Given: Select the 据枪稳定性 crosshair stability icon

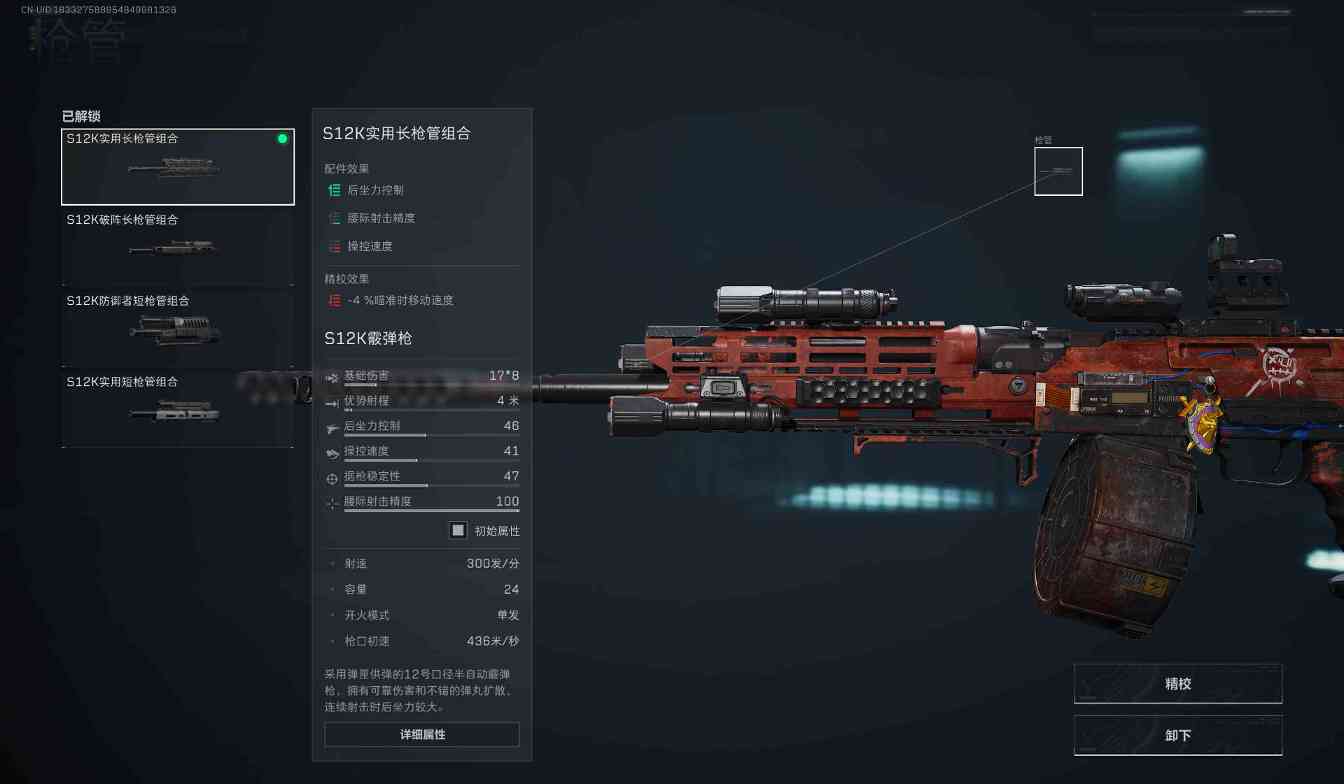Looking at the screenshot, I should tap(332, 478).
